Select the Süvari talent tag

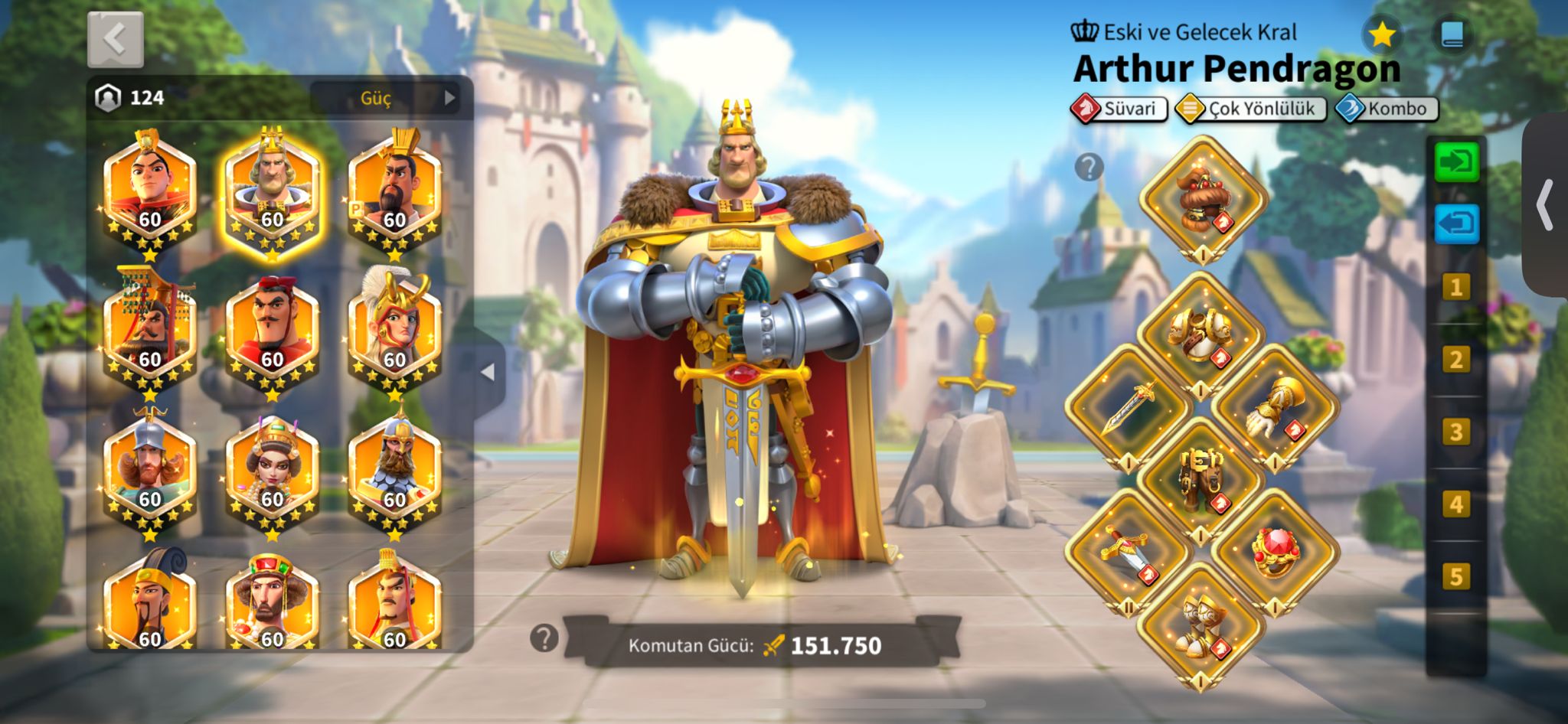(x=1119, y=109)
